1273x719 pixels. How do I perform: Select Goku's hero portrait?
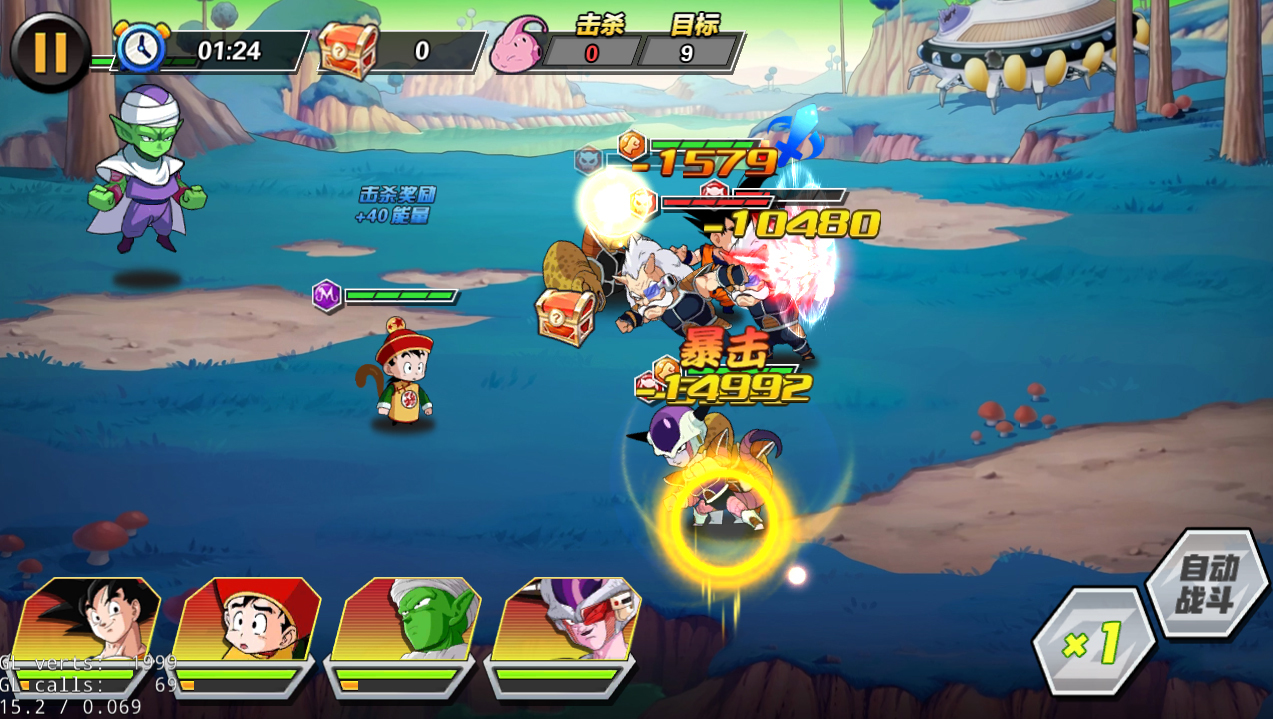(90, 620)
